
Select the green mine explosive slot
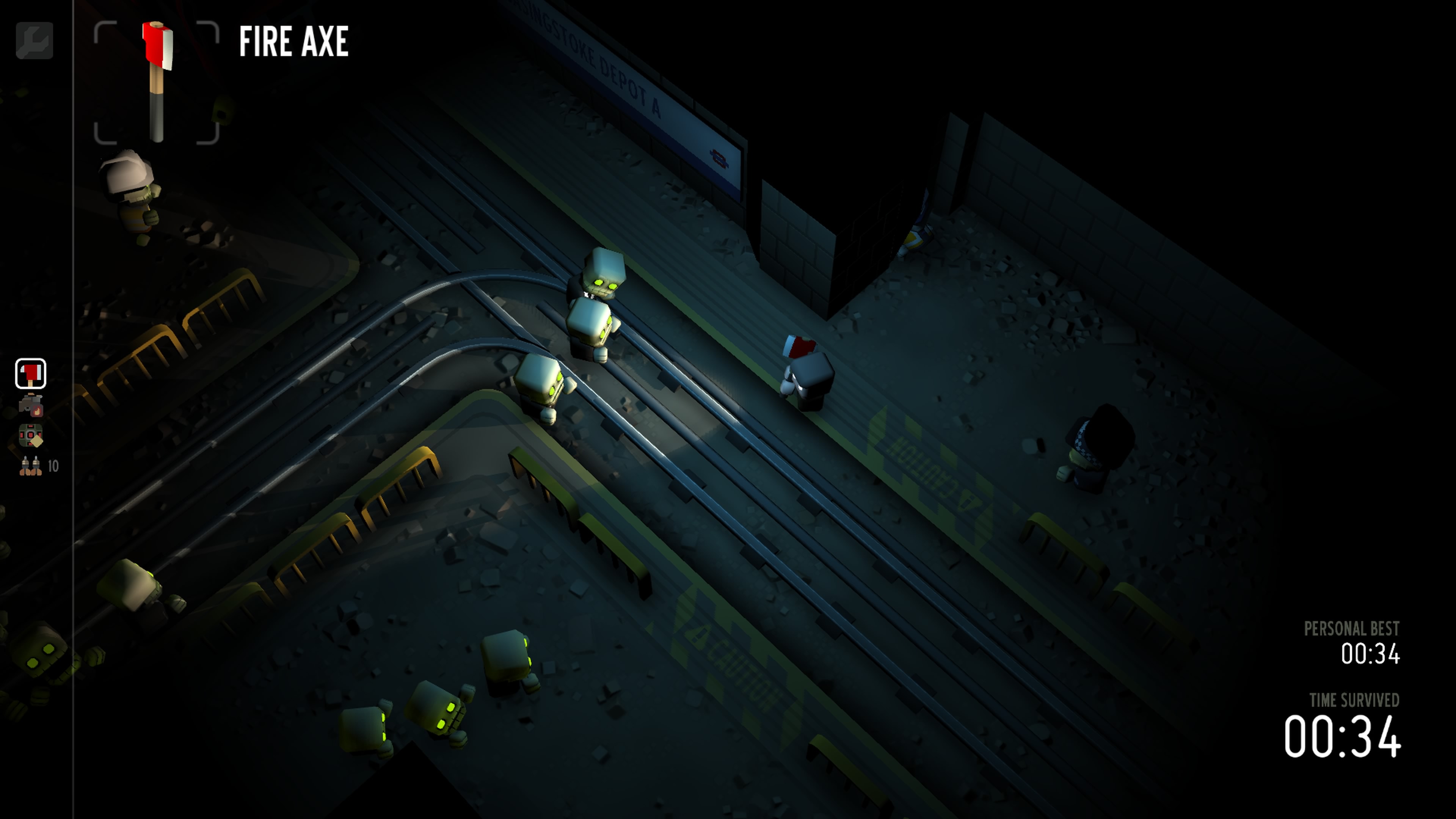click(x=30, y=436)
